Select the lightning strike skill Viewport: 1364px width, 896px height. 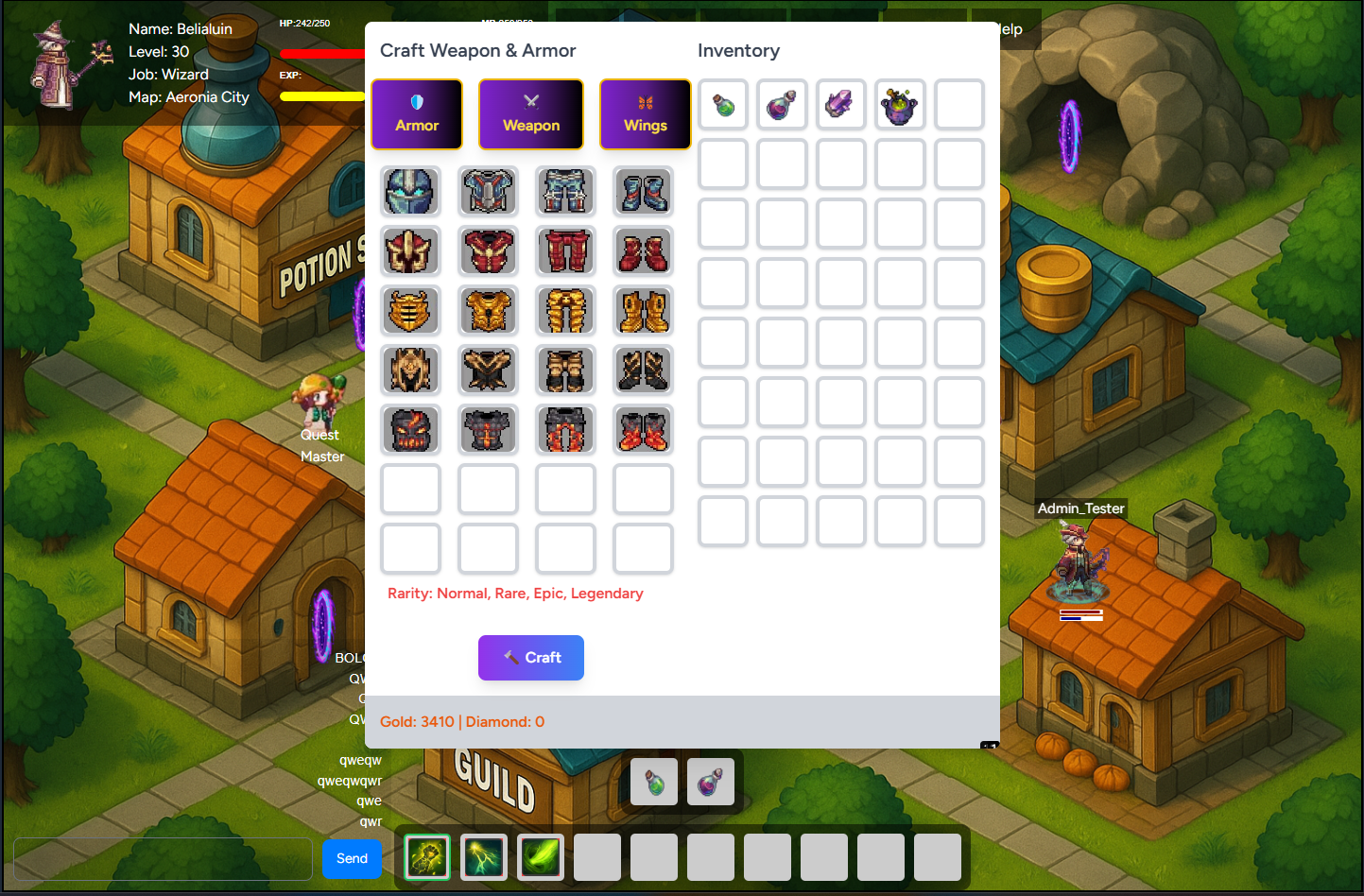(x=484, y=856)
